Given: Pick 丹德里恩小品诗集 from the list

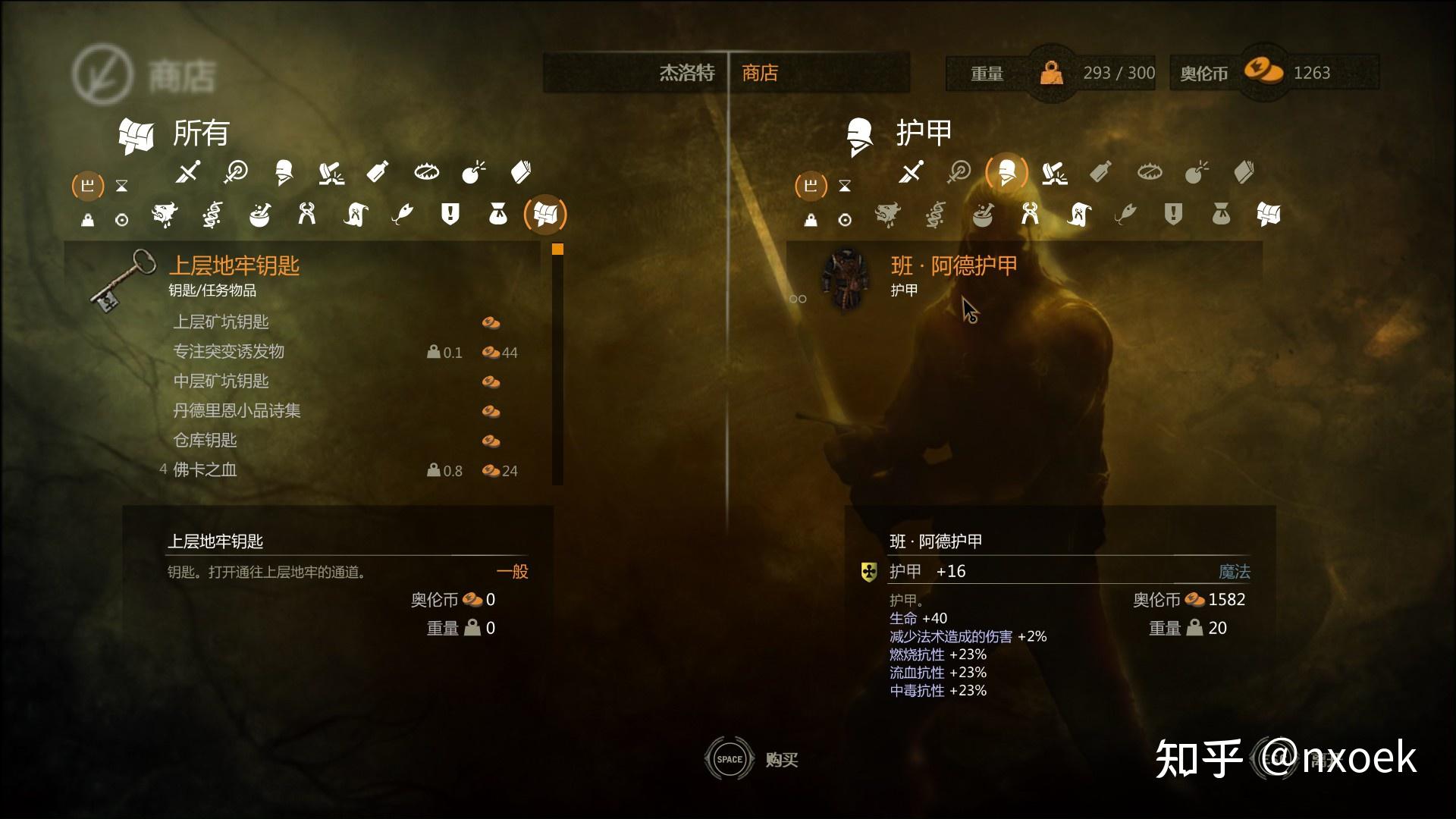Looking at the screenshot, I should (x=237, y=411).
